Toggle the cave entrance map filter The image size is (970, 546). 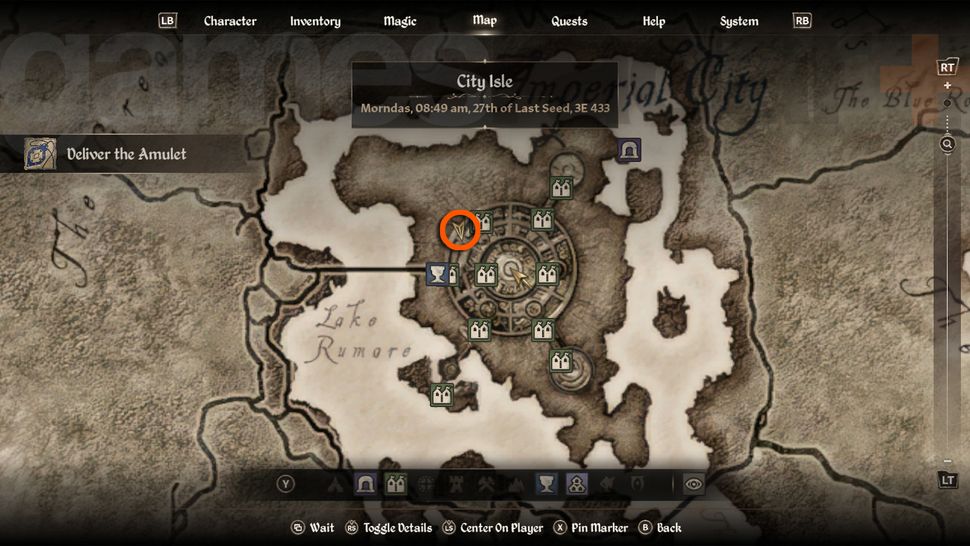tap(365, 484)
